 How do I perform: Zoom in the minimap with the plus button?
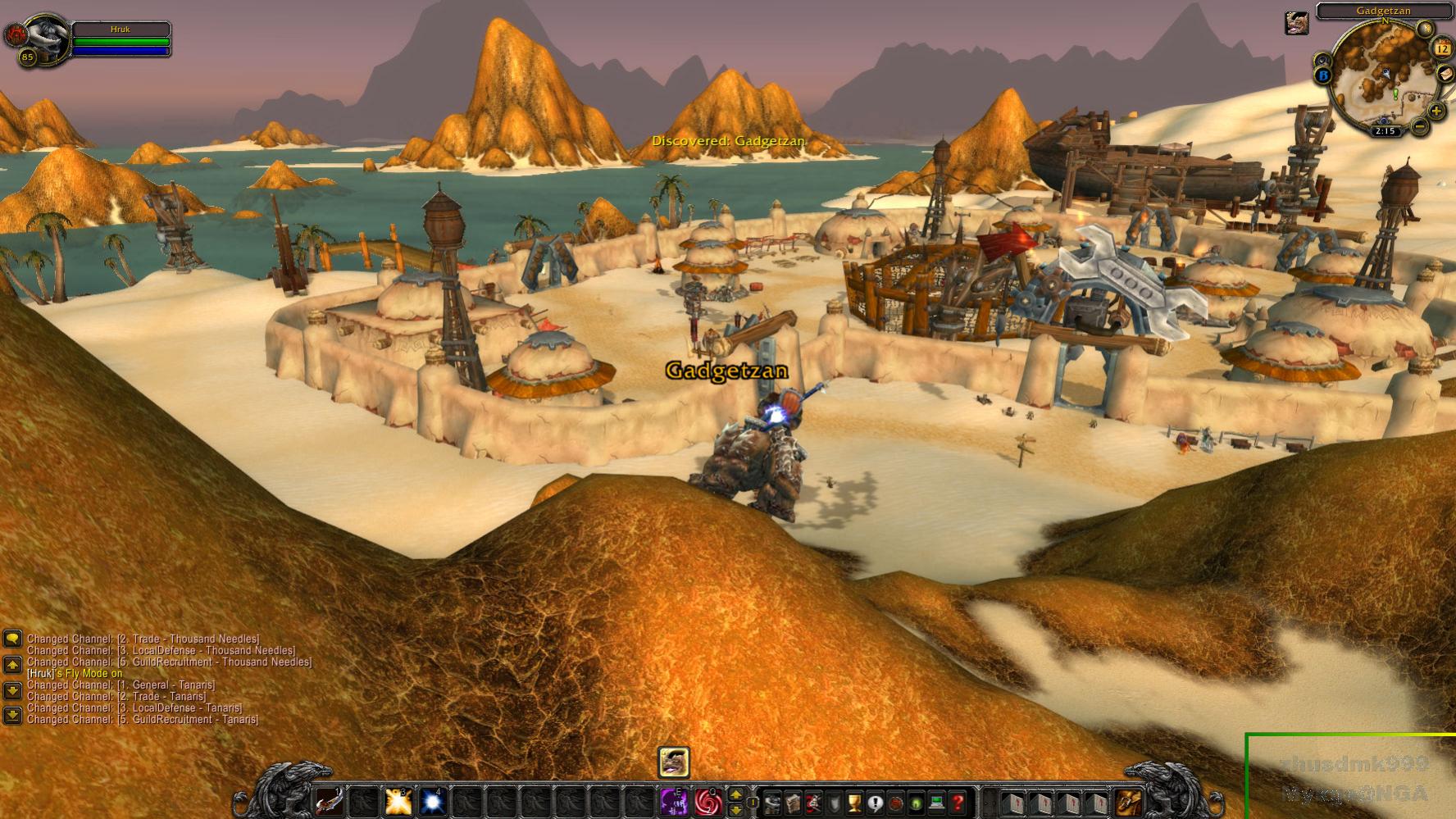[1436, 111]
